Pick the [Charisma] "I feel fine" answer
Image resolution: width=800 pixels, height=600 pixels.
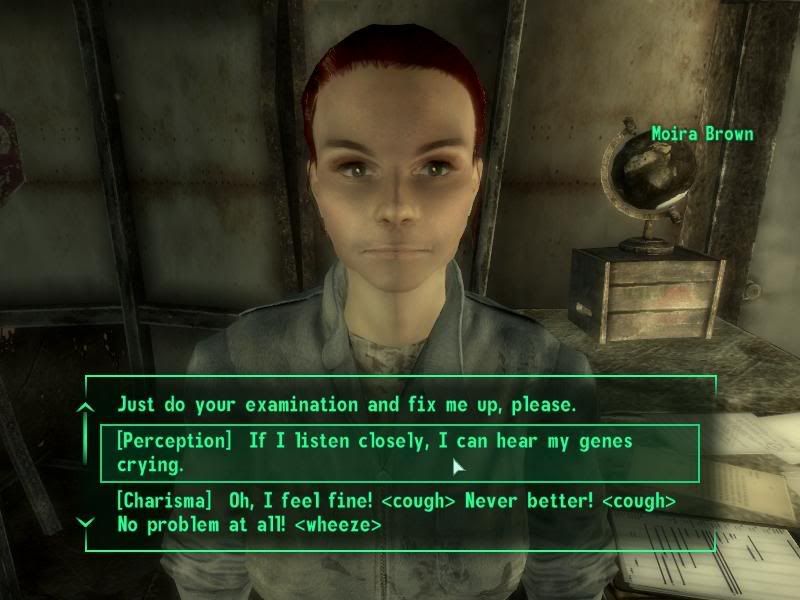click(396, 511)
